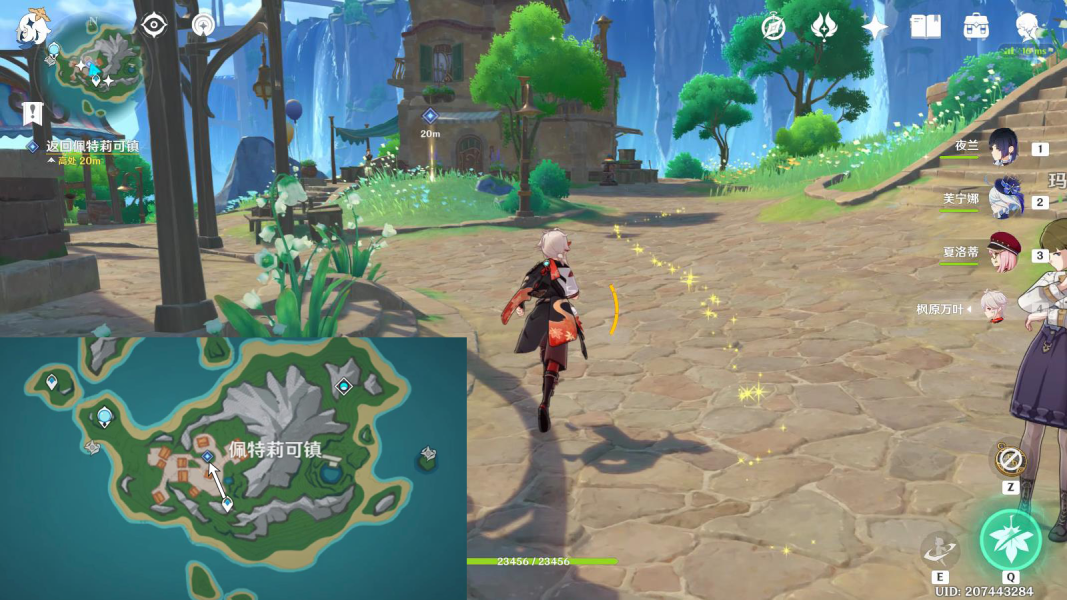Image resolution: width=1067 pixels, height=600 pixels.
Task: Use the compass gadget icon
Action: pos(1009,460)
